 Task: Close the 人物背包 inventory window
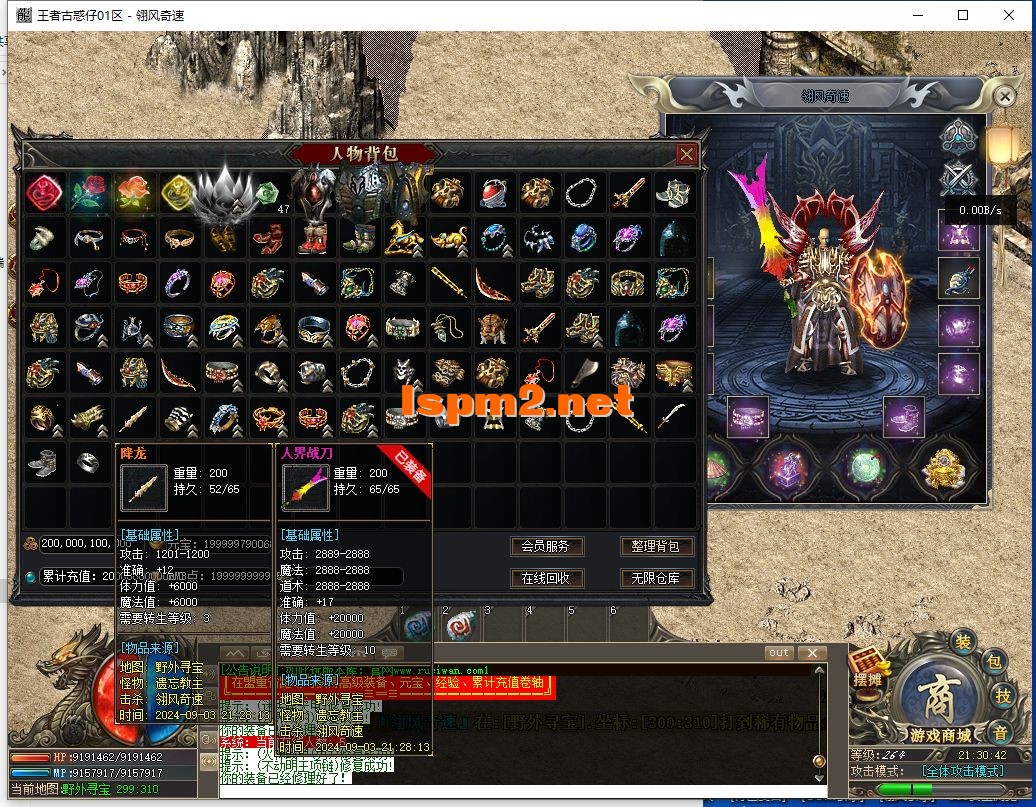[686, 154]
